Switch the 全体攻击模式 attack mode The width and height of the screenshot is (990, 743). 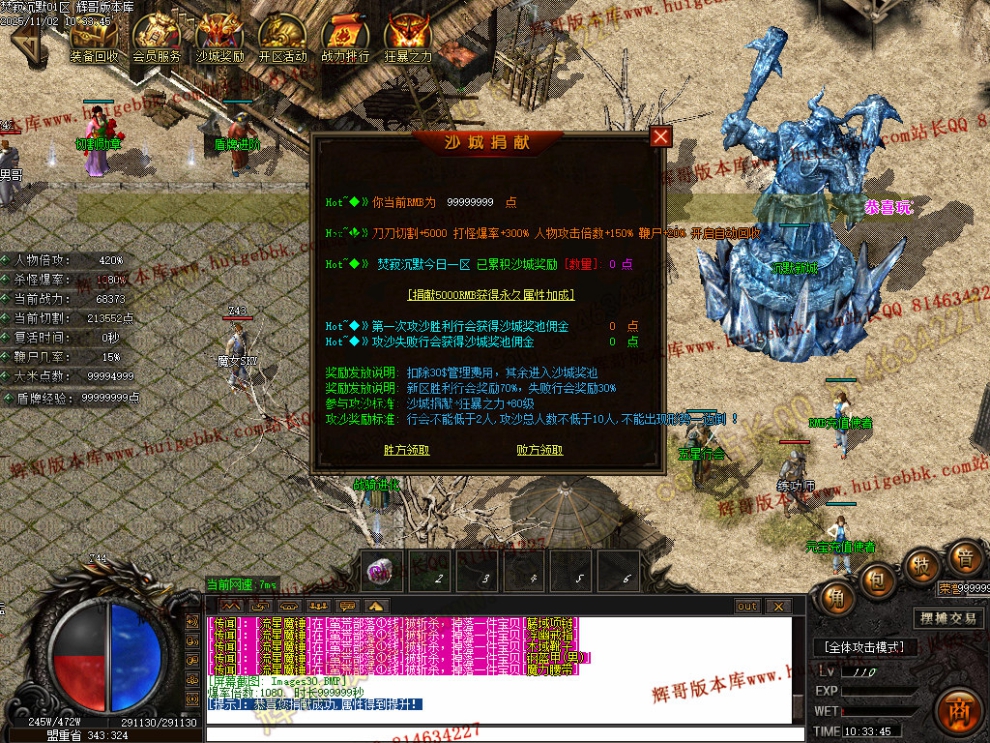click(865, 647)
